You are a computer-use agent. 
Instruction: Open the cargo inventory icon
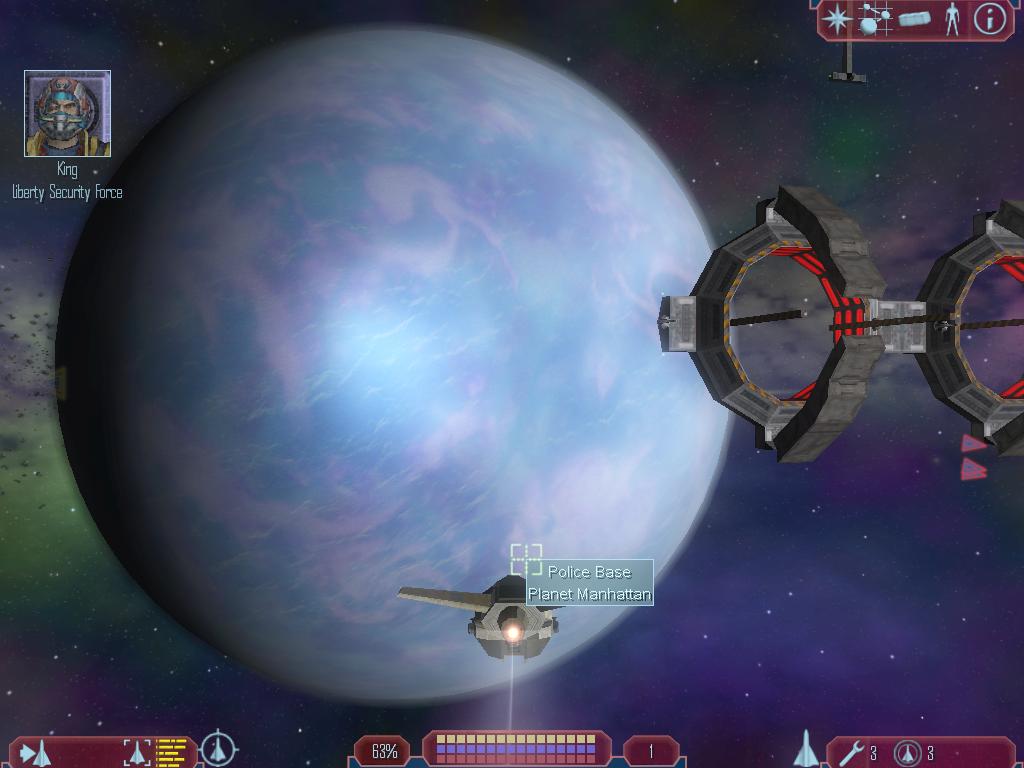pyautogui.click(x=914, y=19)
